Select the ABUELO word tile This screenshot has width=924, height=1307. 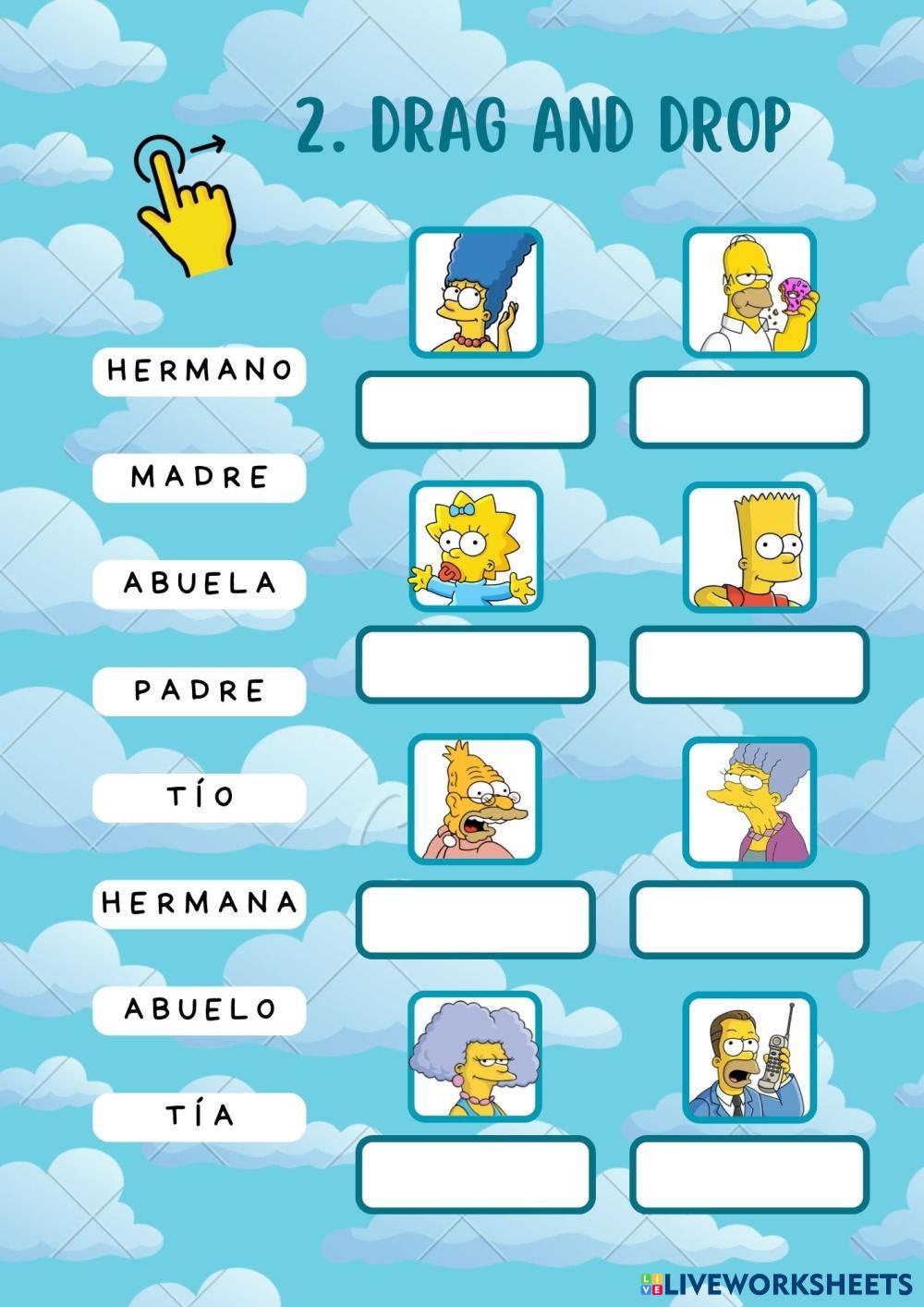pos(199,1009)
